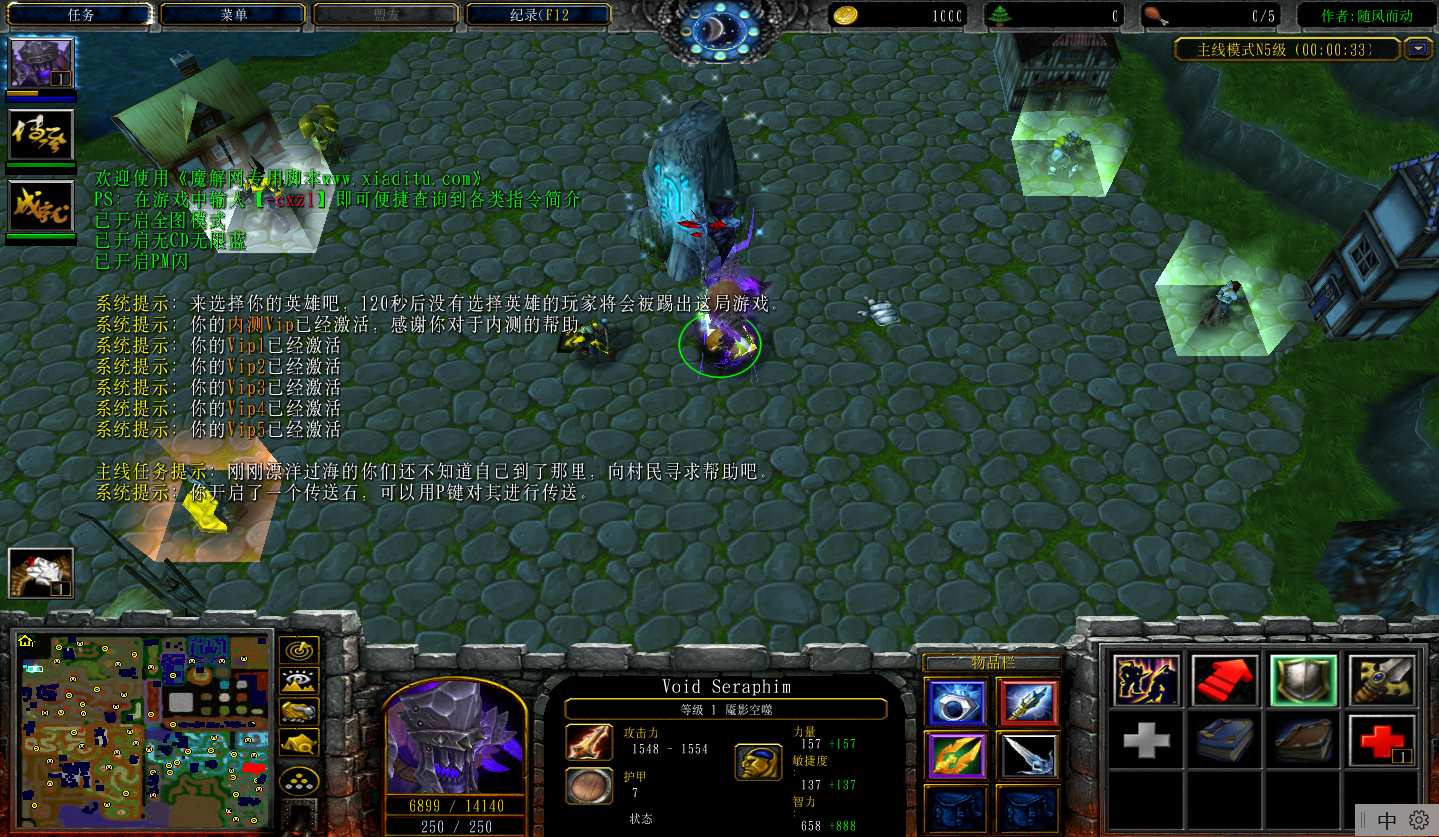The image size is (1439, 837).
Task: Click the red cross skill-point button
Action: point(1382,740)
